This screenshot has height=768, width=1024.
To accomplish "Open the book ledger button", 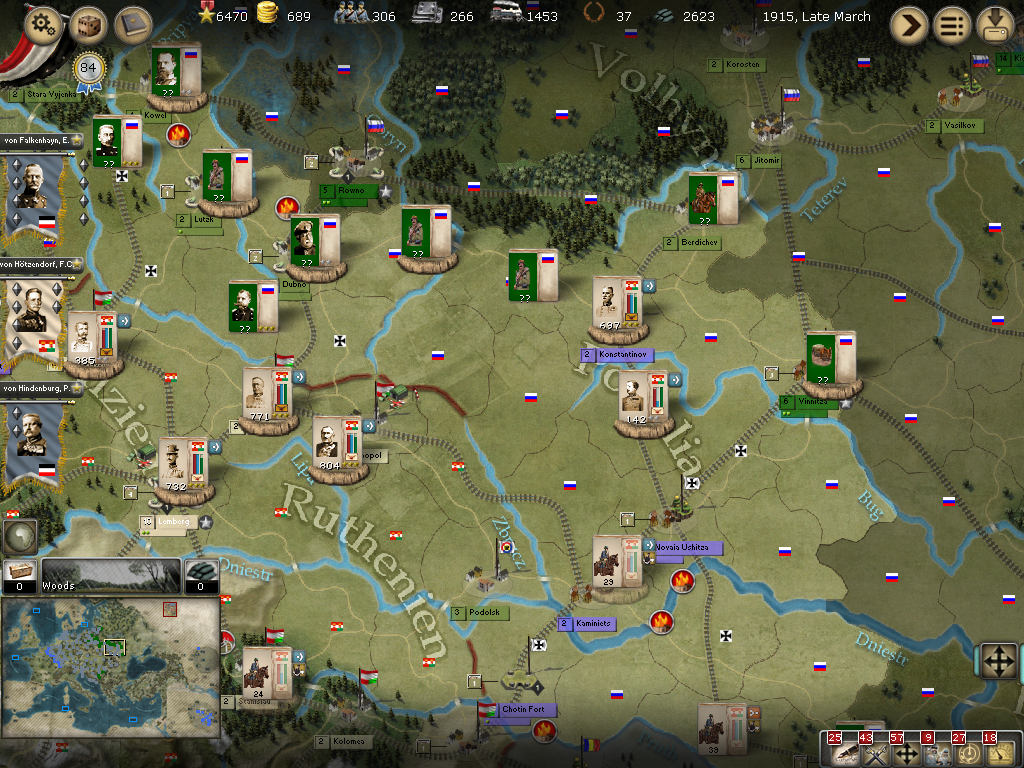I will (132, 24).
